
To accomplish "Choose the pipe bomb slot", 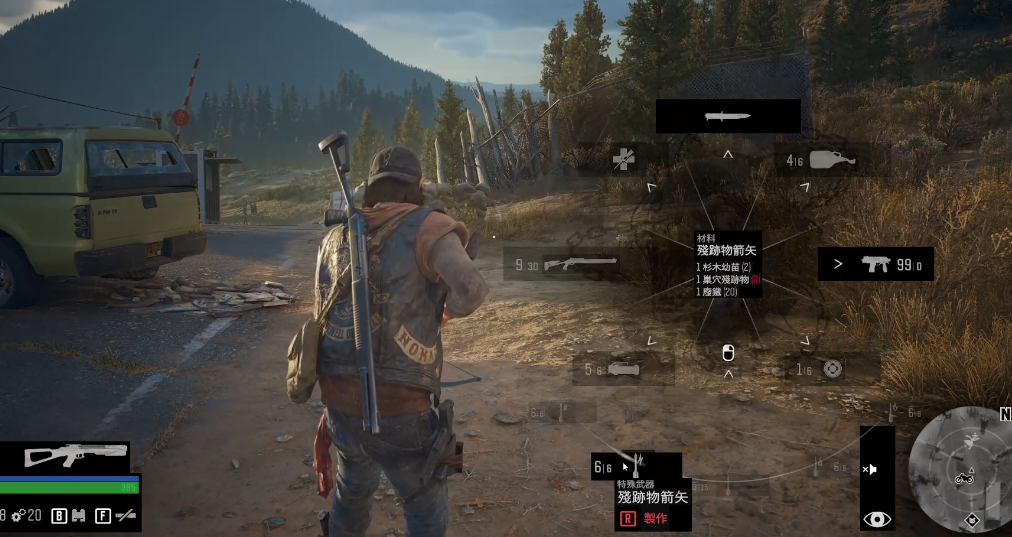I will (622, 368).
